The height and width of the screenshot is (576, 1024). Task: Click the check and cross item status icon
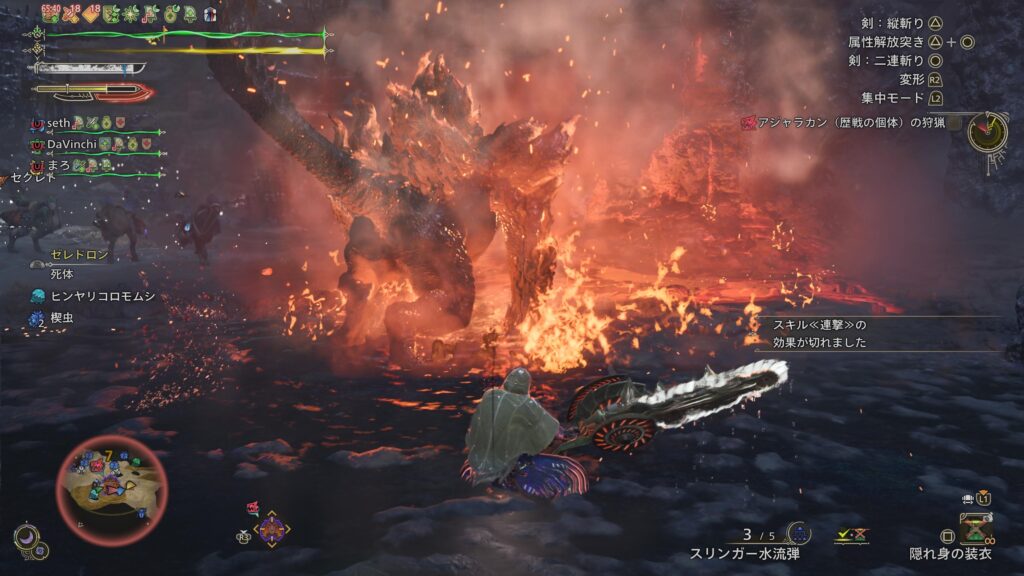(x=851, y=535)
